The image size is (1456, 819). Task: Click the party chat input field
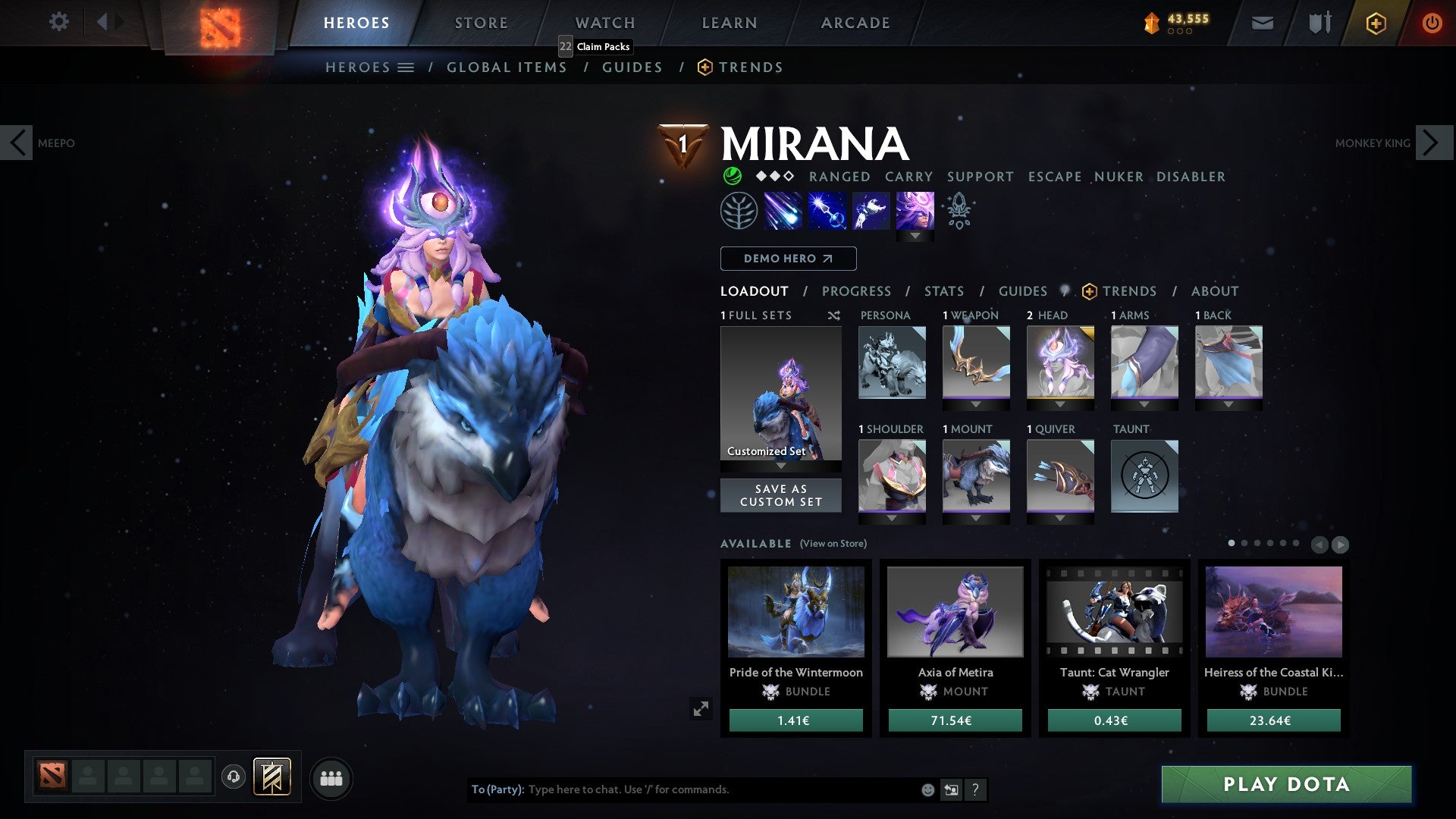(682, 789)
